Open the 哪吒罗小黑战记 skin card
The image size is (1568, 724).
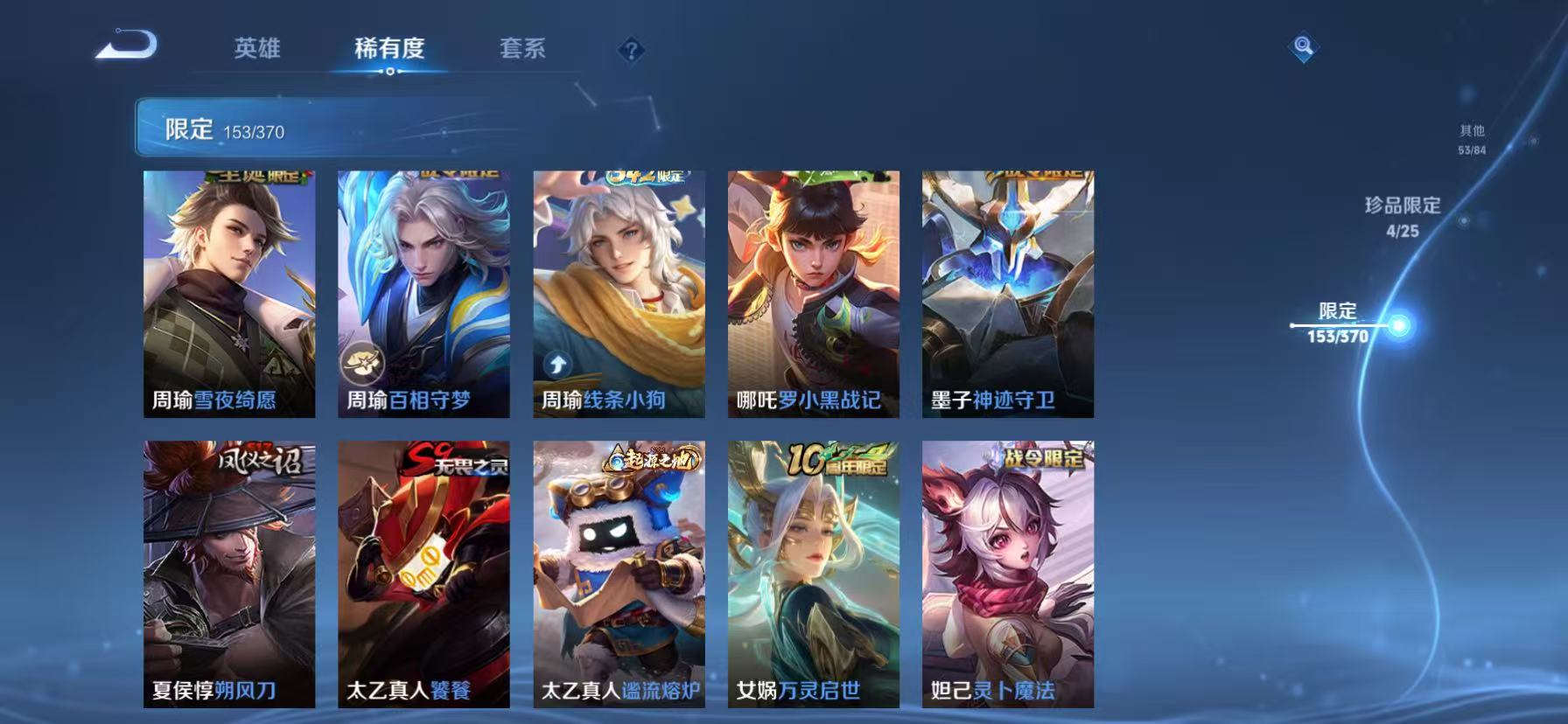809,293
